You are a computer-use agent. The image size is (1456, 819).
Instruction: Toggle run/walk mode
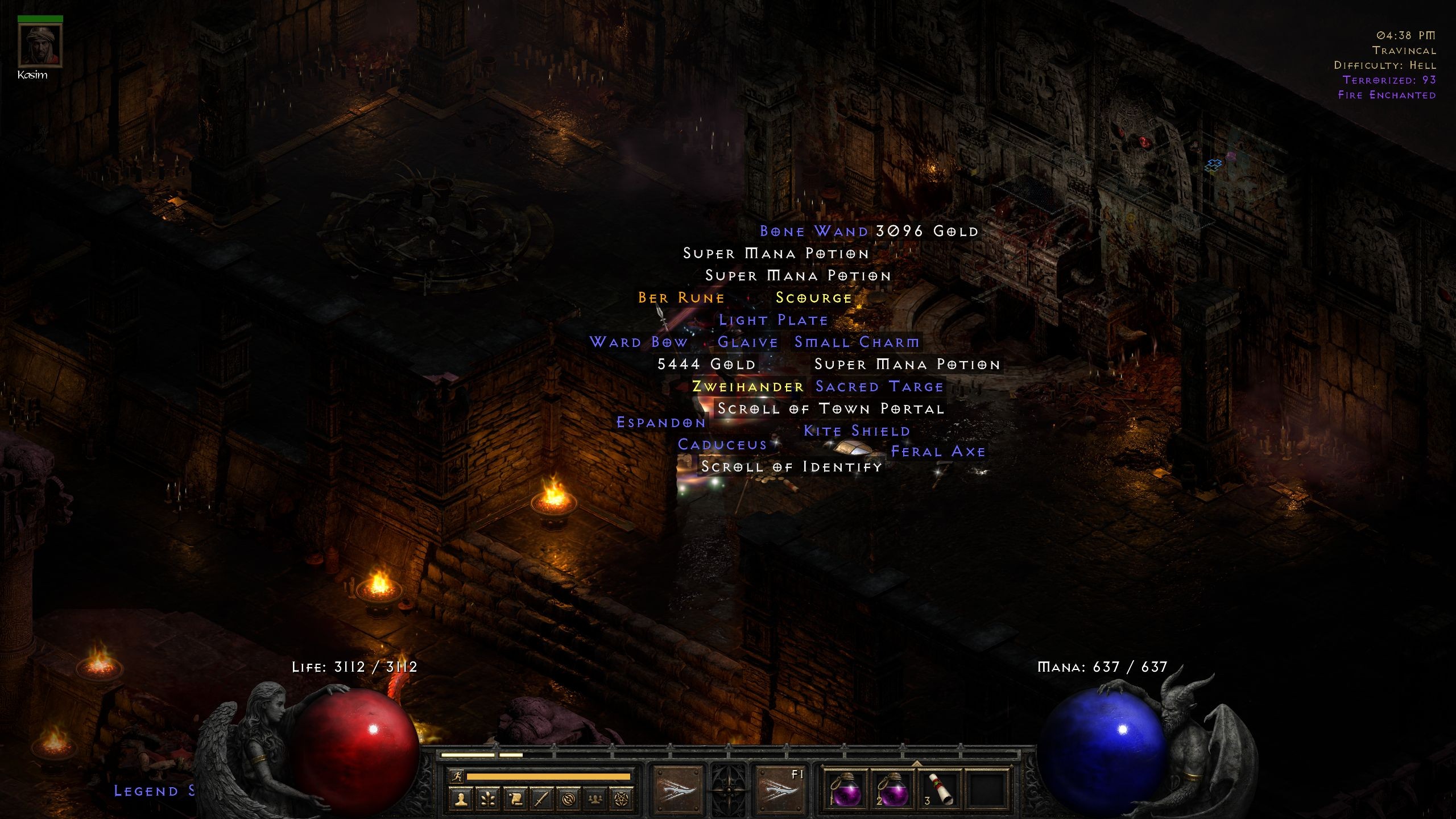456,777
